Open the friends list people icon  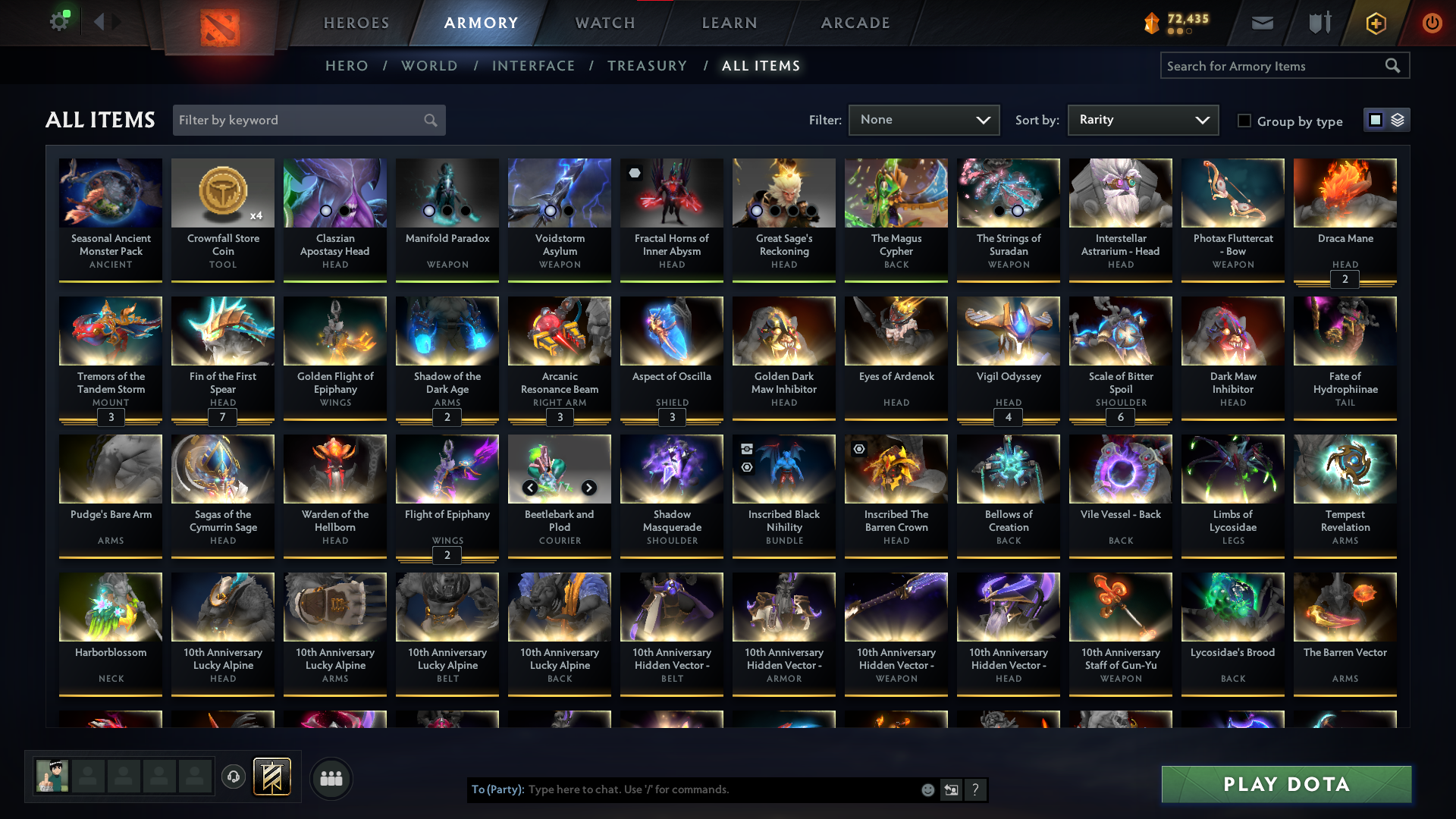(x=331, y=778)
